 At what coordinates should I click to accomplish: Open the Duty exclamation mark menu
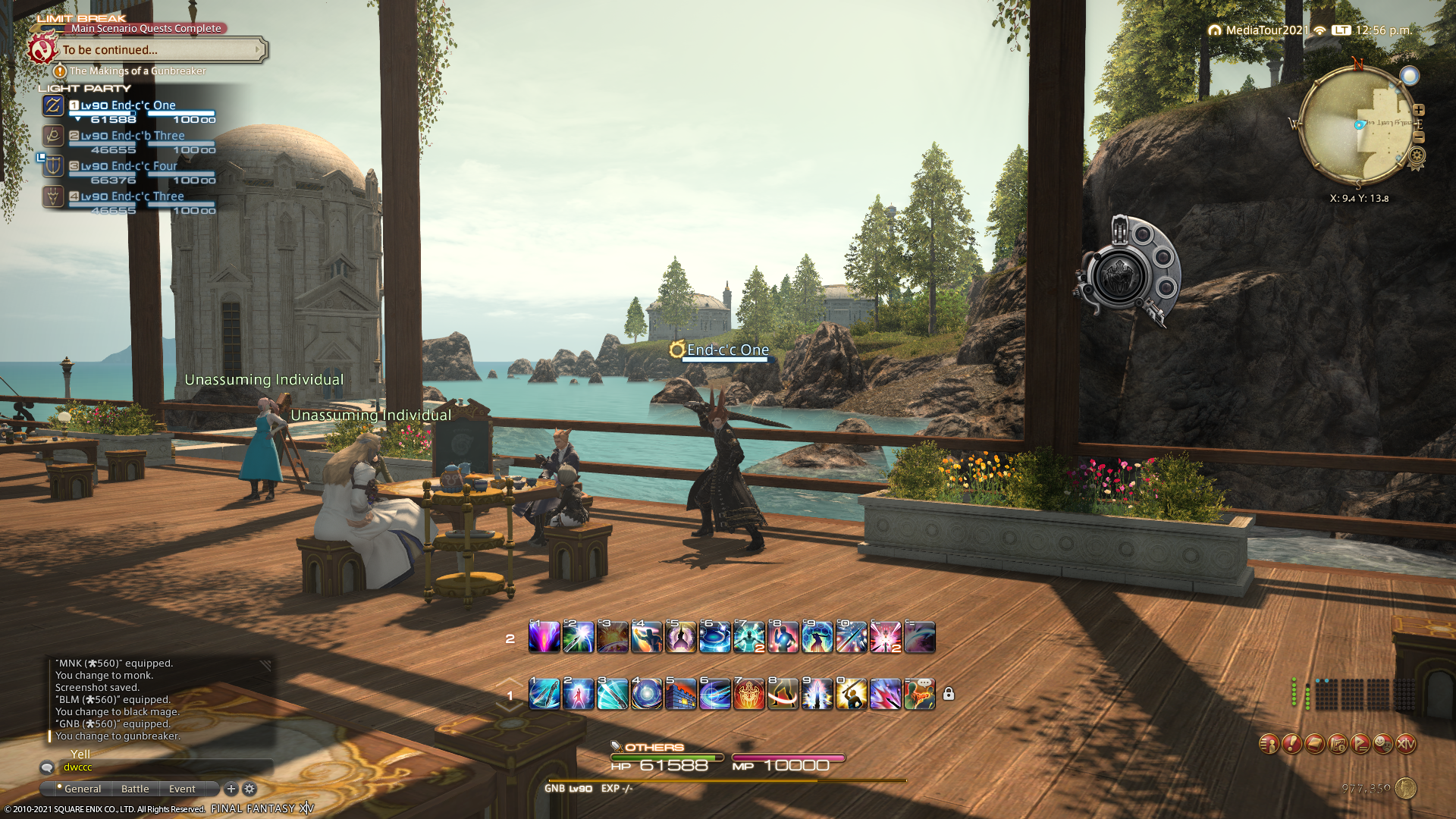tap(1291, 744)
